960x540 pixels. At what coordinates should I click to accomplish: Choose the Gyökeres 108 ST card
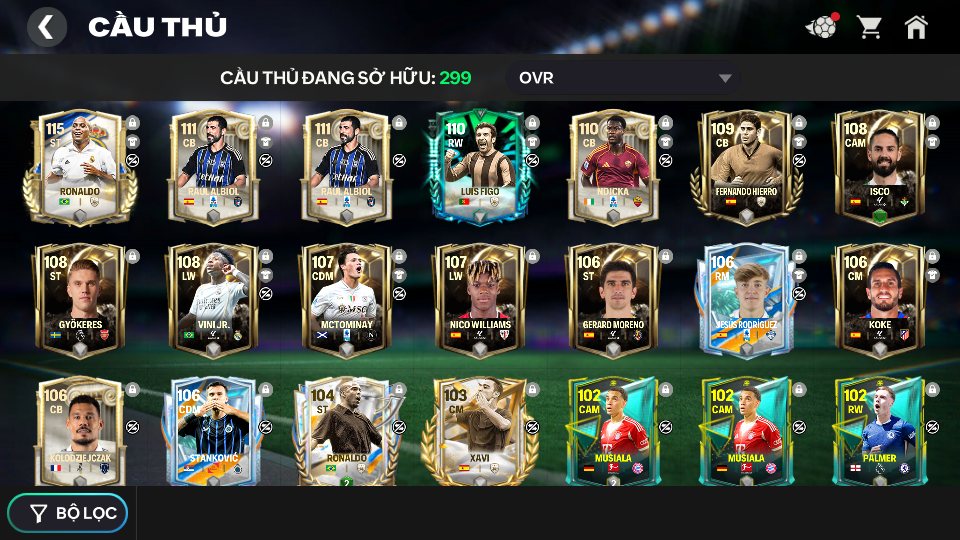(79, 298)
